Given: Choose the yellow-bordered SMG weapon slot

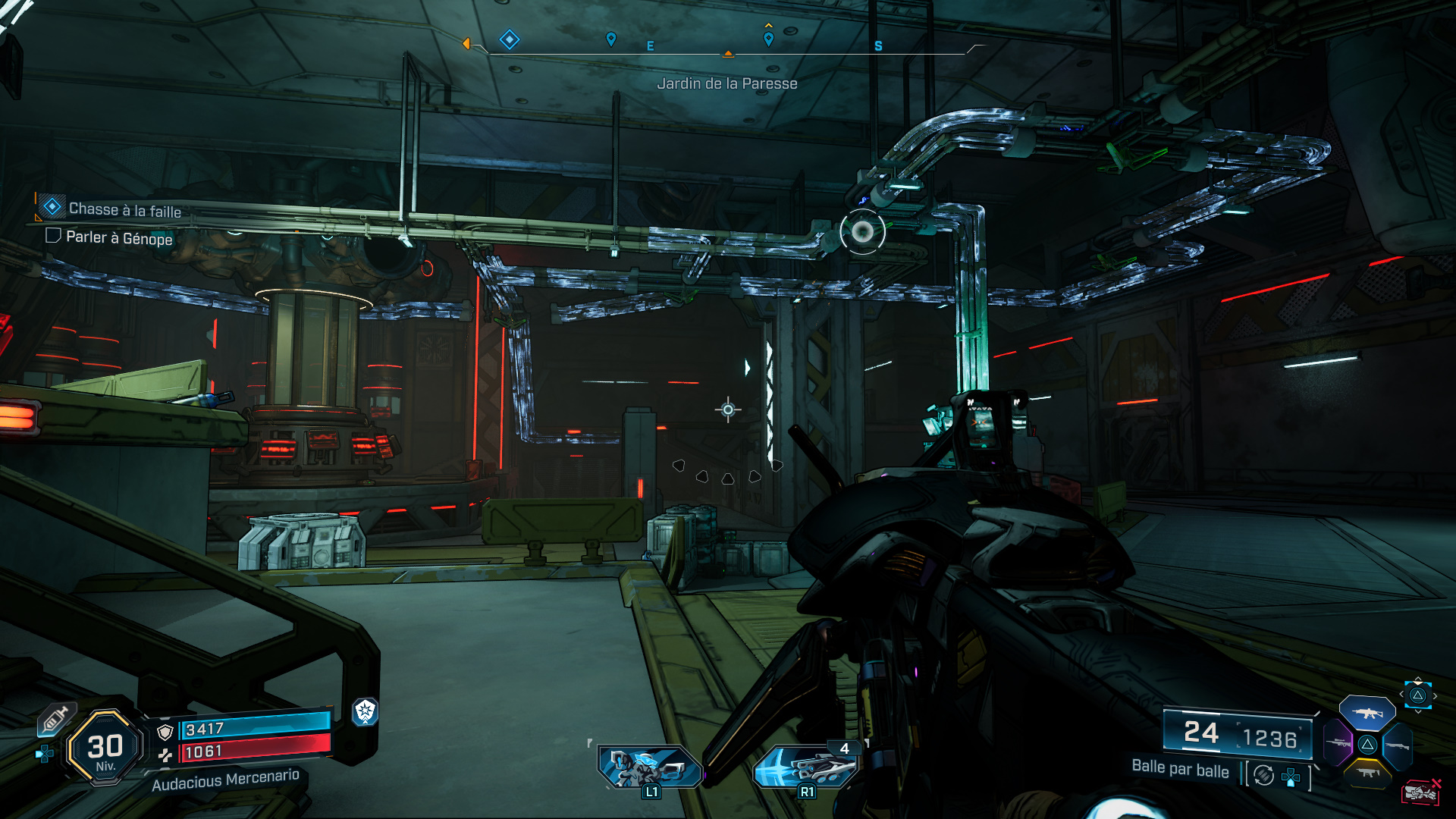Looking at the screenshot, I should click(x=1368, y=773).
